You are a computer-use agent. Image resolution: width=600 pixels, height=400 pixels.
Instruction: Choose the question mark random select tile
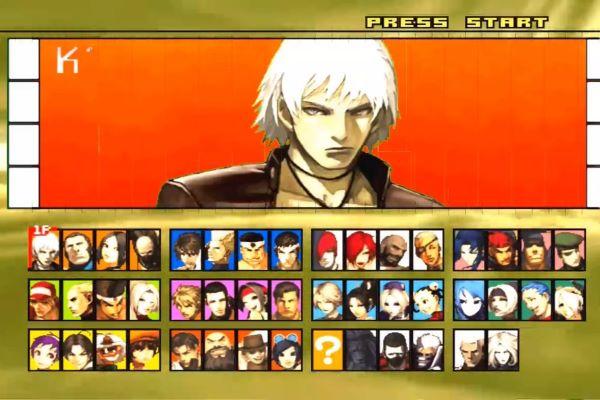point(329,350)
